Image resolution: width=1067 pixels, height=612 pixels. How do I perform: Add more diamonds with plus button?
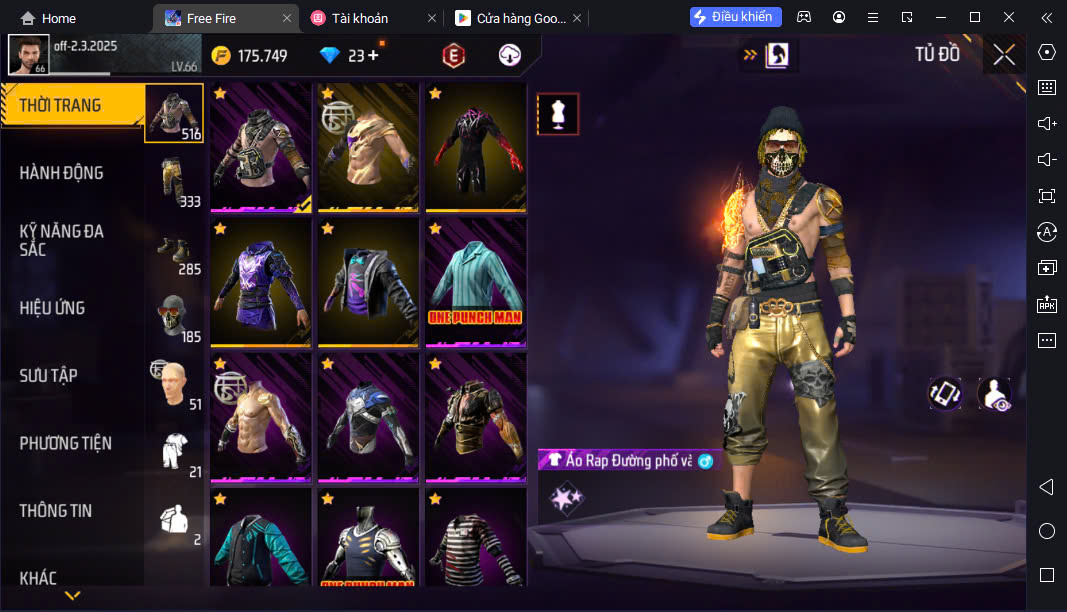374,56
